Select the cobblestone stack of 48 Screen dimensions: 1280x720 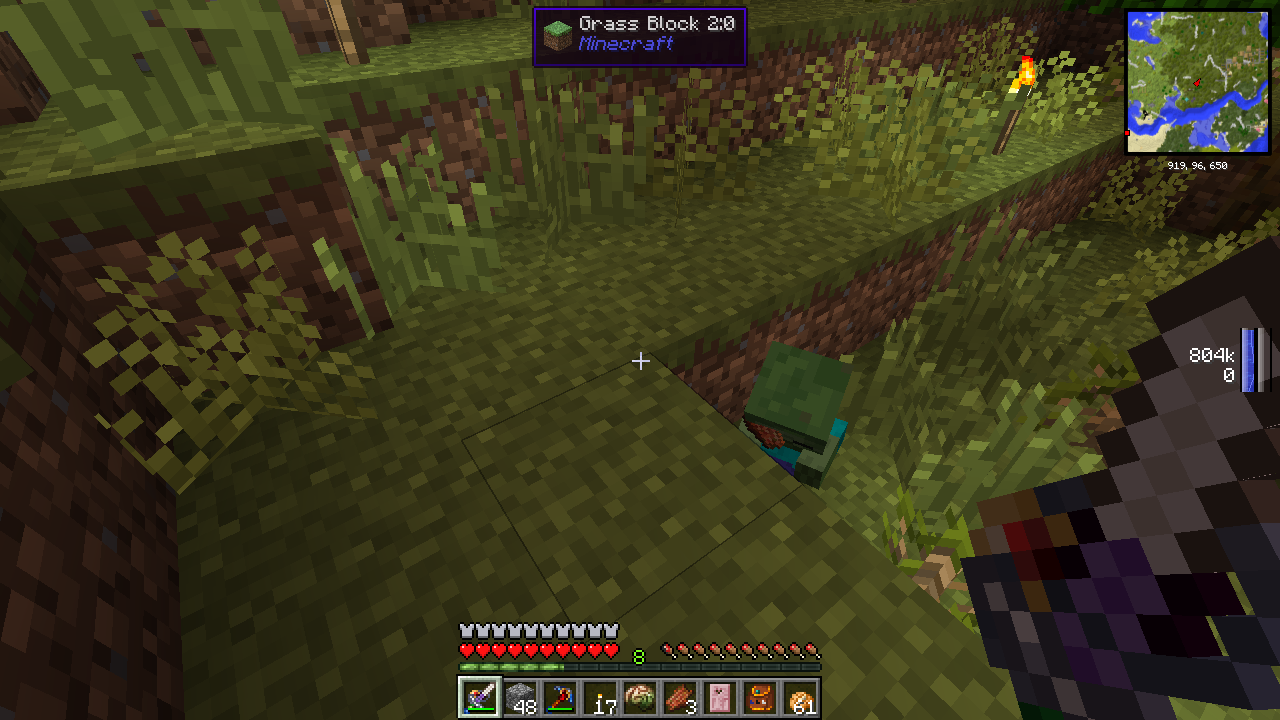pos(520,697)
